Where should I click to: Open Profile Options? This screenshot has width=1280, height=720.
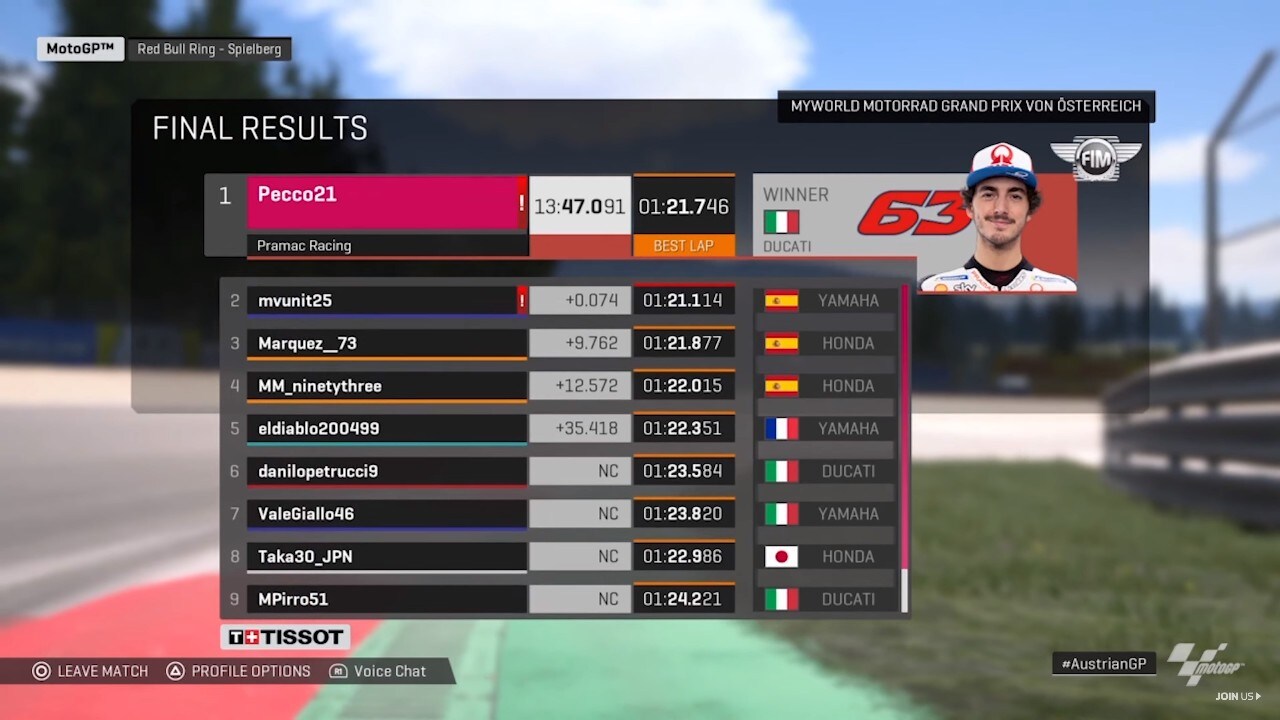pyautogui.click(x=238, y=671)
